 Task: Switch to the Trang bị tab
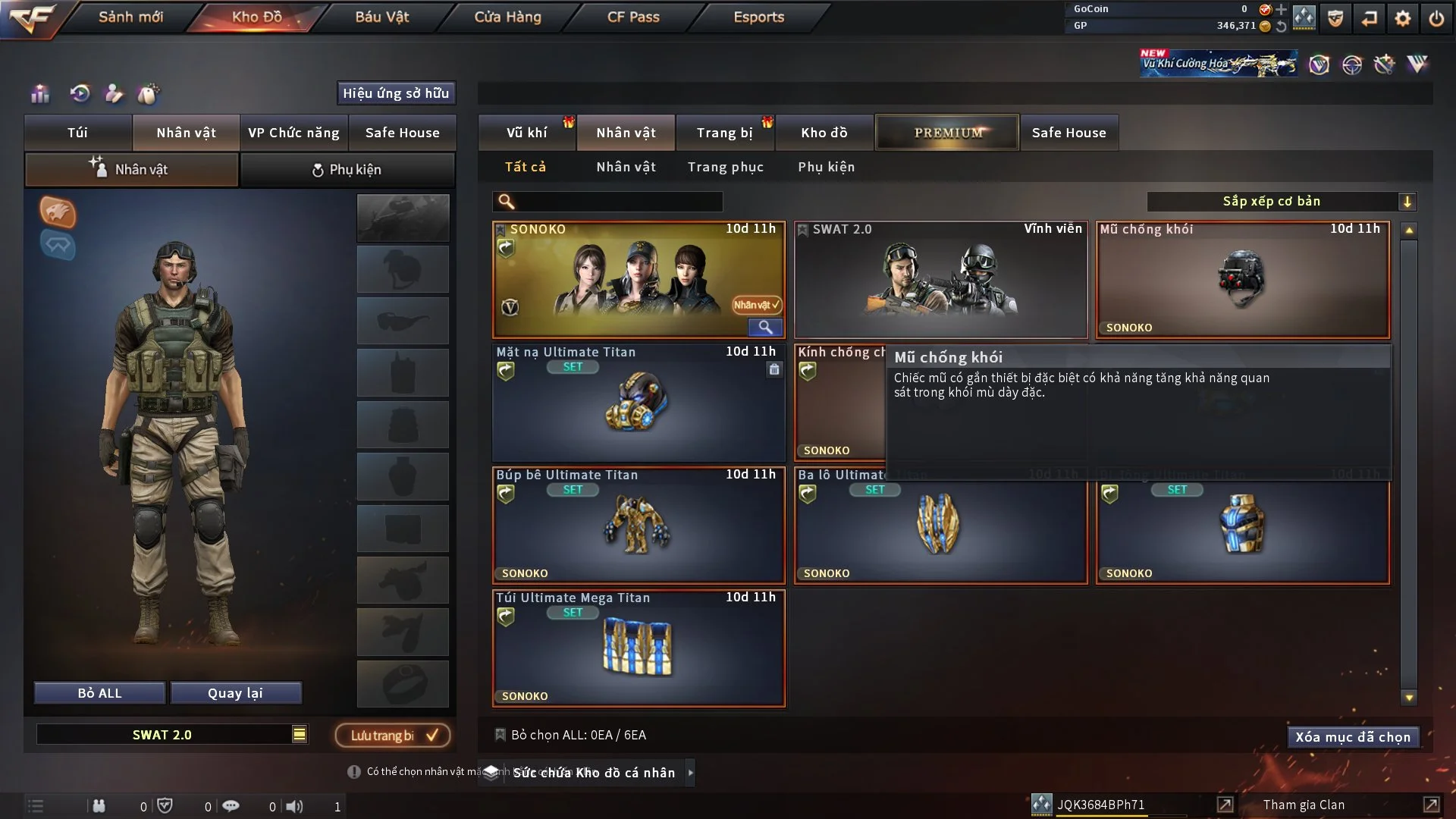click(x=724, y=133)
